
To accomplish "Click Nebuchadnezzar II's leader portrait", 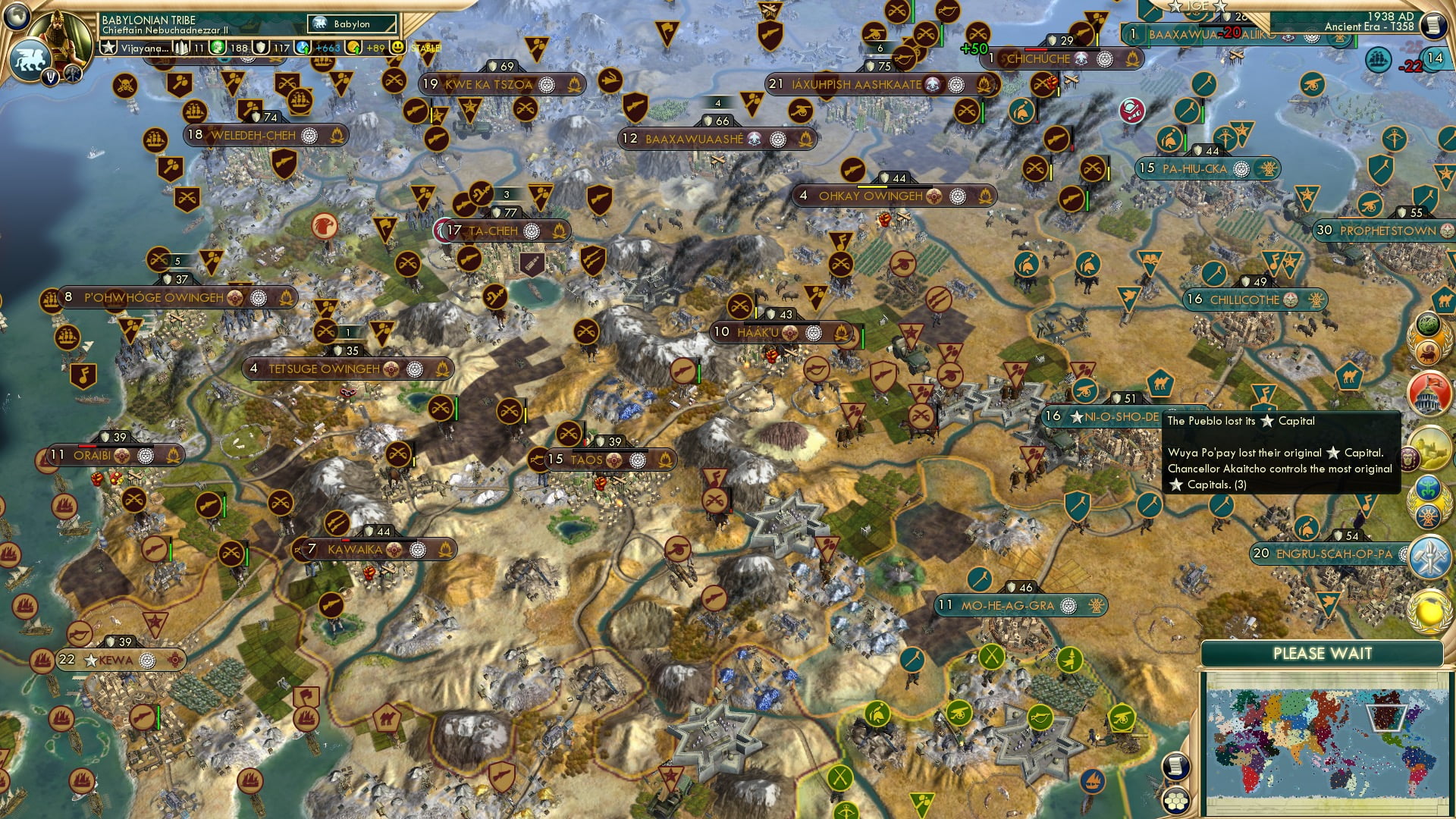I will [59, 39].
